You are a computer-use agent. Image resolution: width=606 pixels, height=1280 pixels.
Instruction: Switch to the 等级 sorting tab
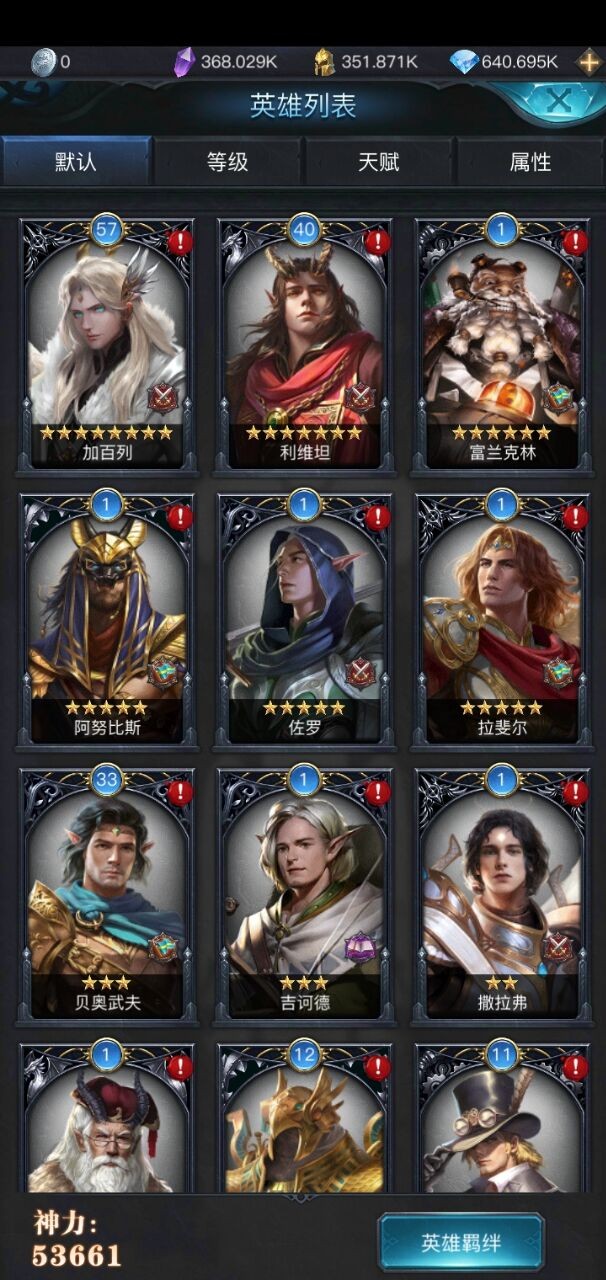click(x=227, y=161)
